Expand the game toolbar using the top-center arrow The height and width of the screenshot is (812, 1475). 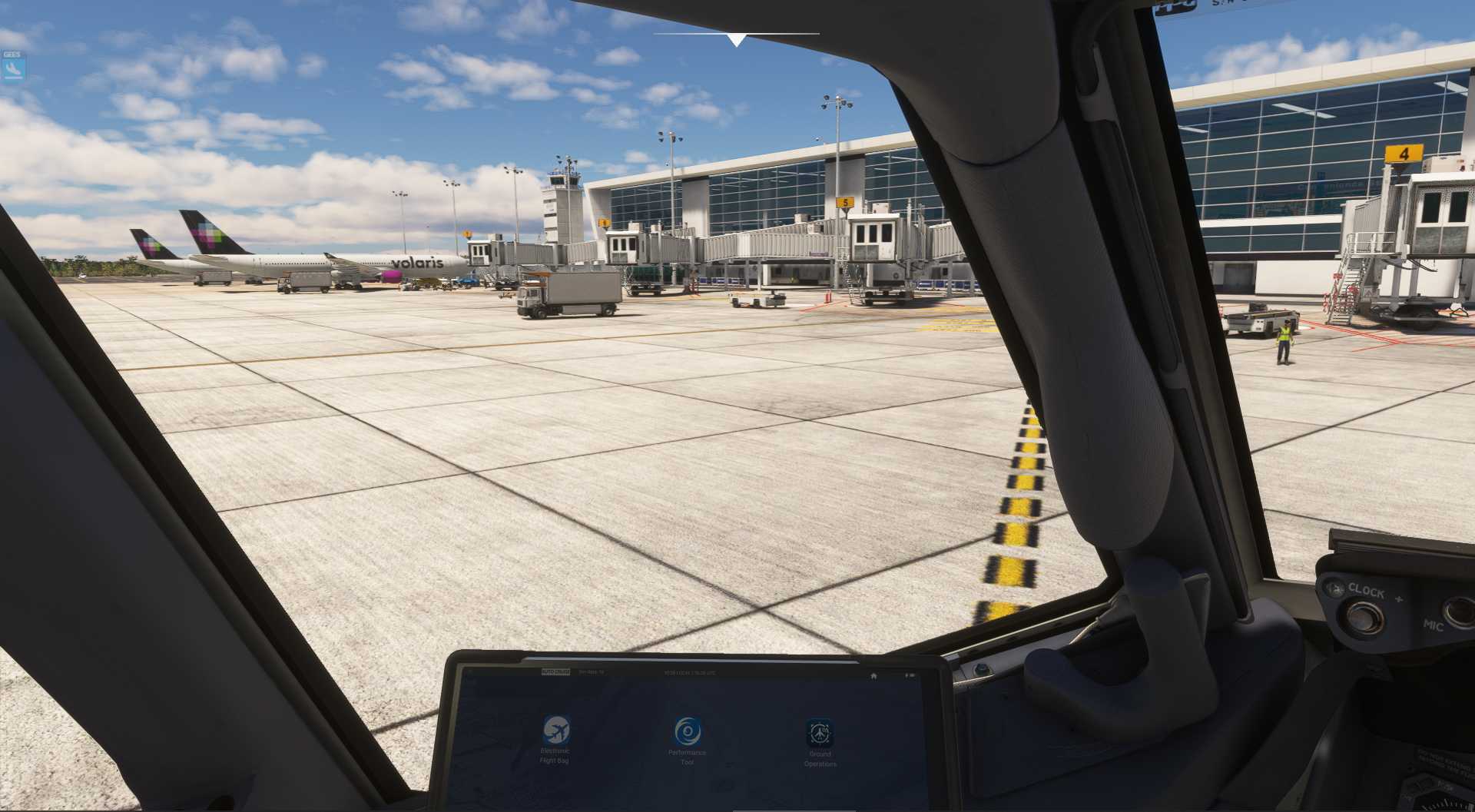point(737,38)
